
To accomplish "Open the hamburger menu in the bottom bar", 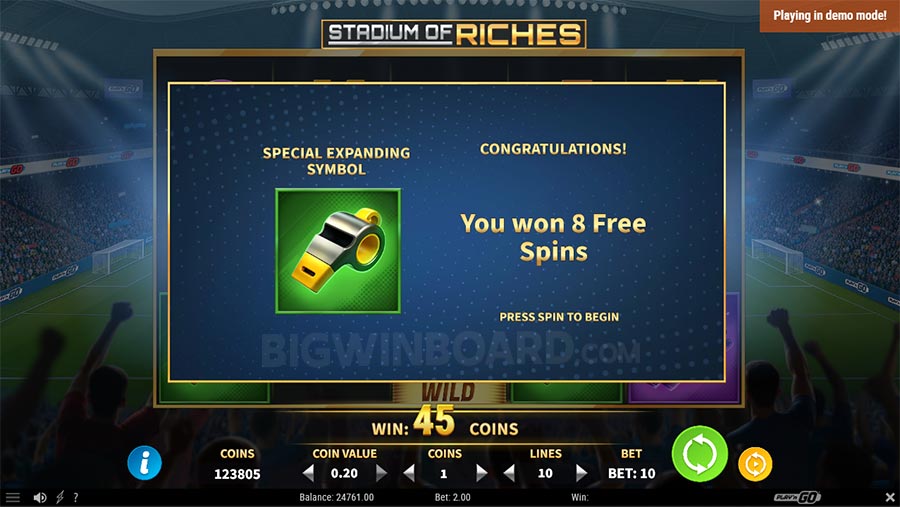I will [13, 497].
